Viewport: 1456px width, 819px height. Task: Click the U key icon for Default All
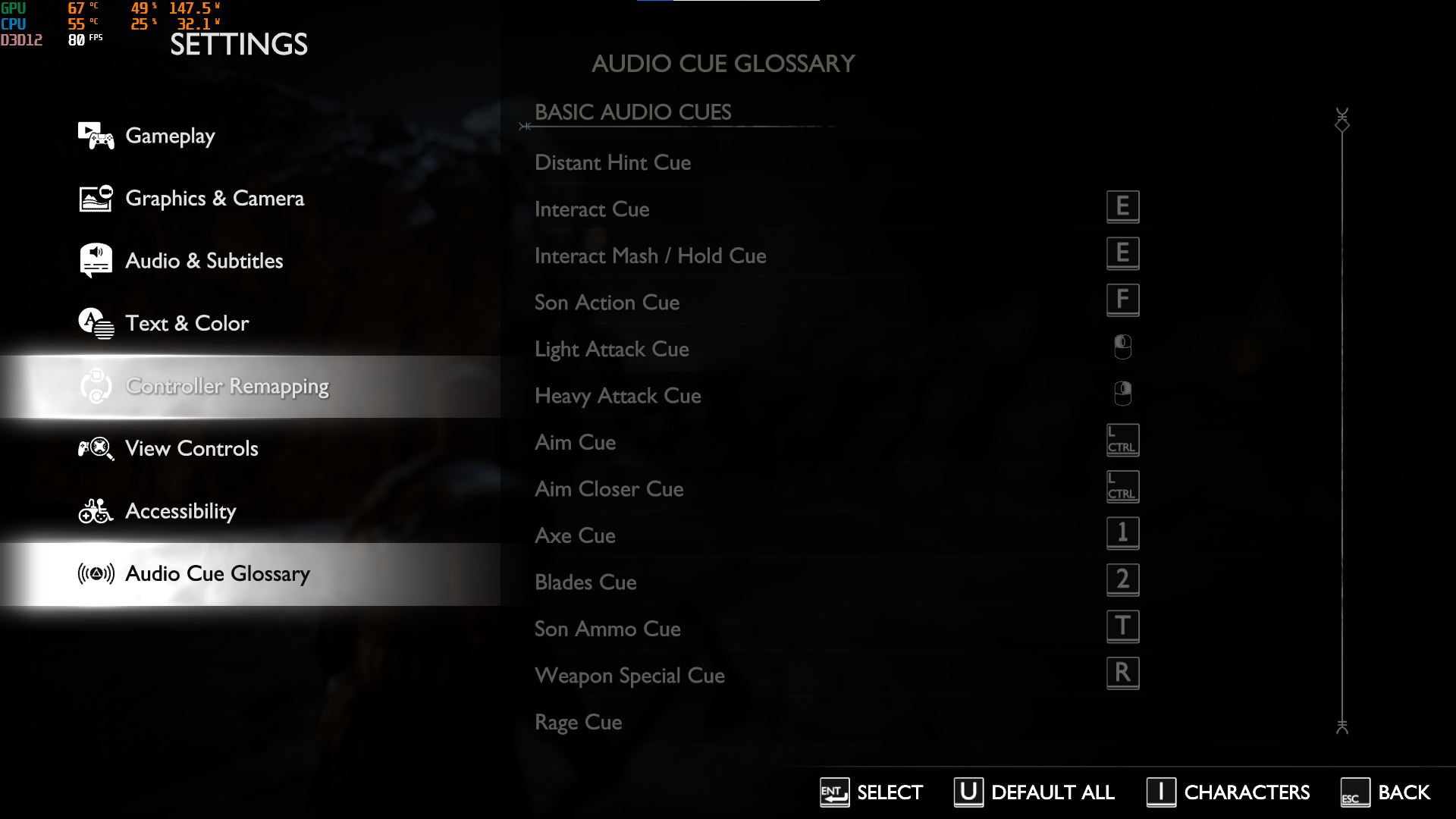click(x=969, y=792)
